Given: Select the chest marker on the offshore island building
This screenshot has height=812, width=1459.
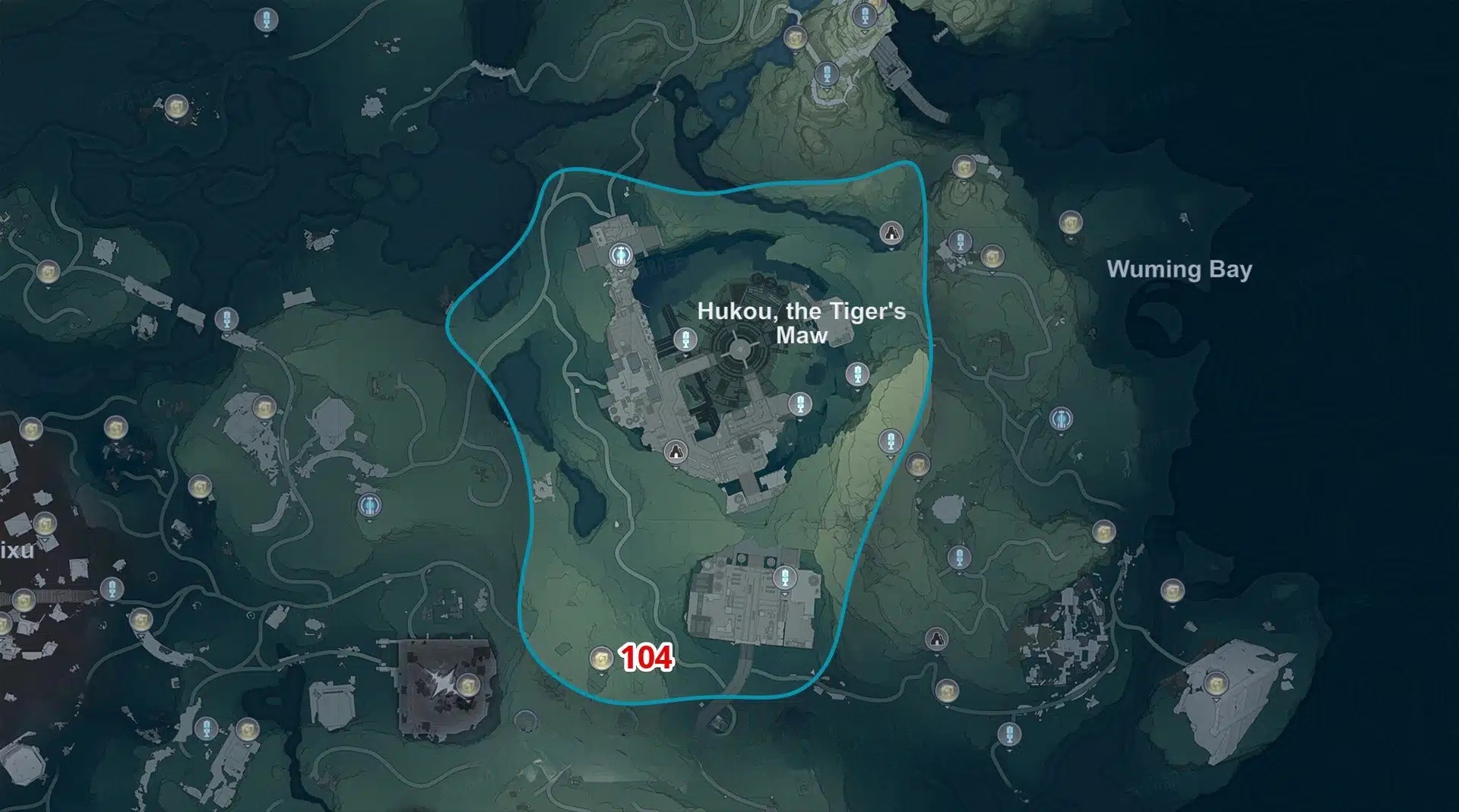Looking at the screenshot, I should pos(1214,684).
